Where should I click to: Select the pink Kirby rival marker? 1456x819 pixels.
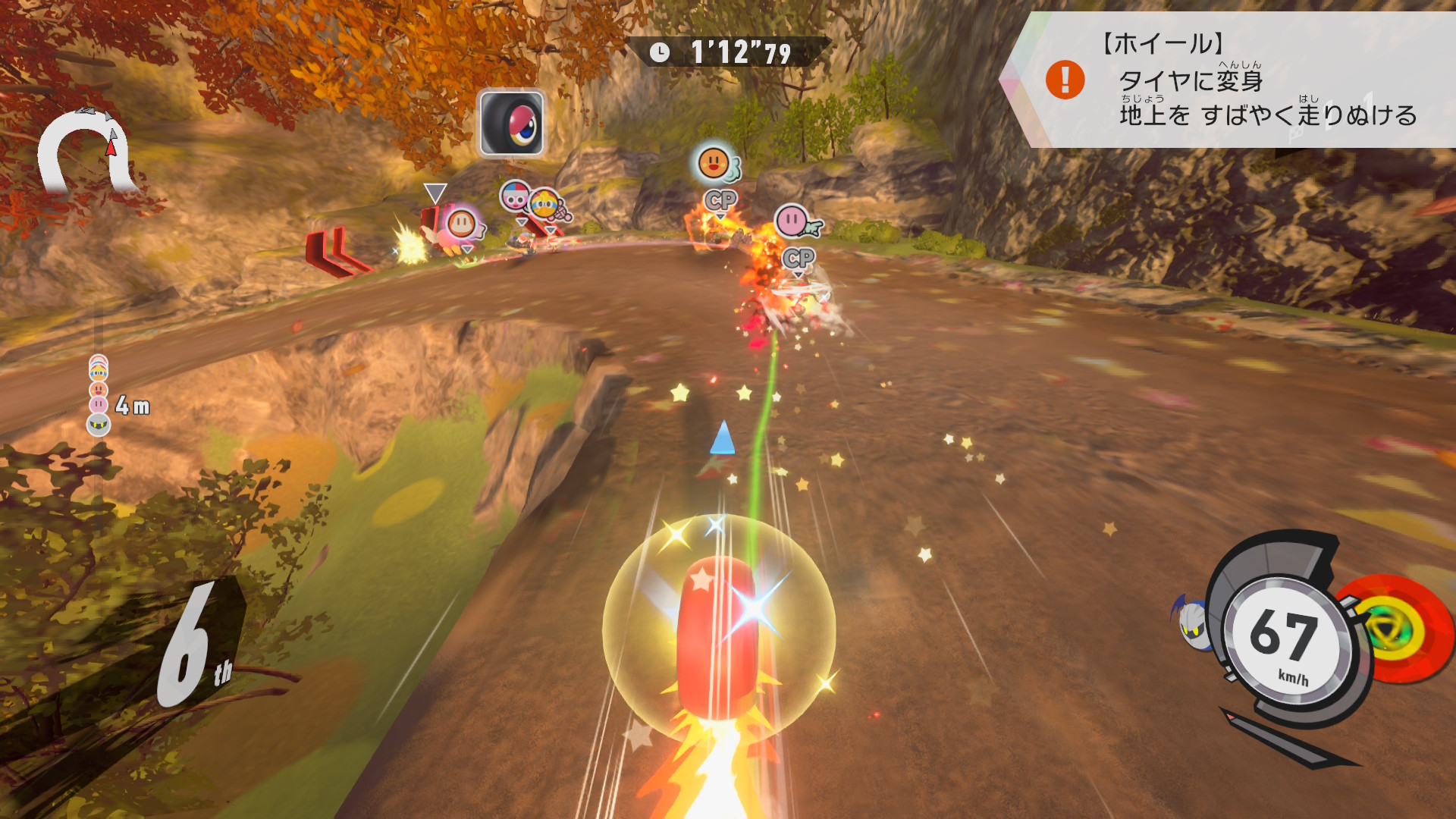click(792, 221)
